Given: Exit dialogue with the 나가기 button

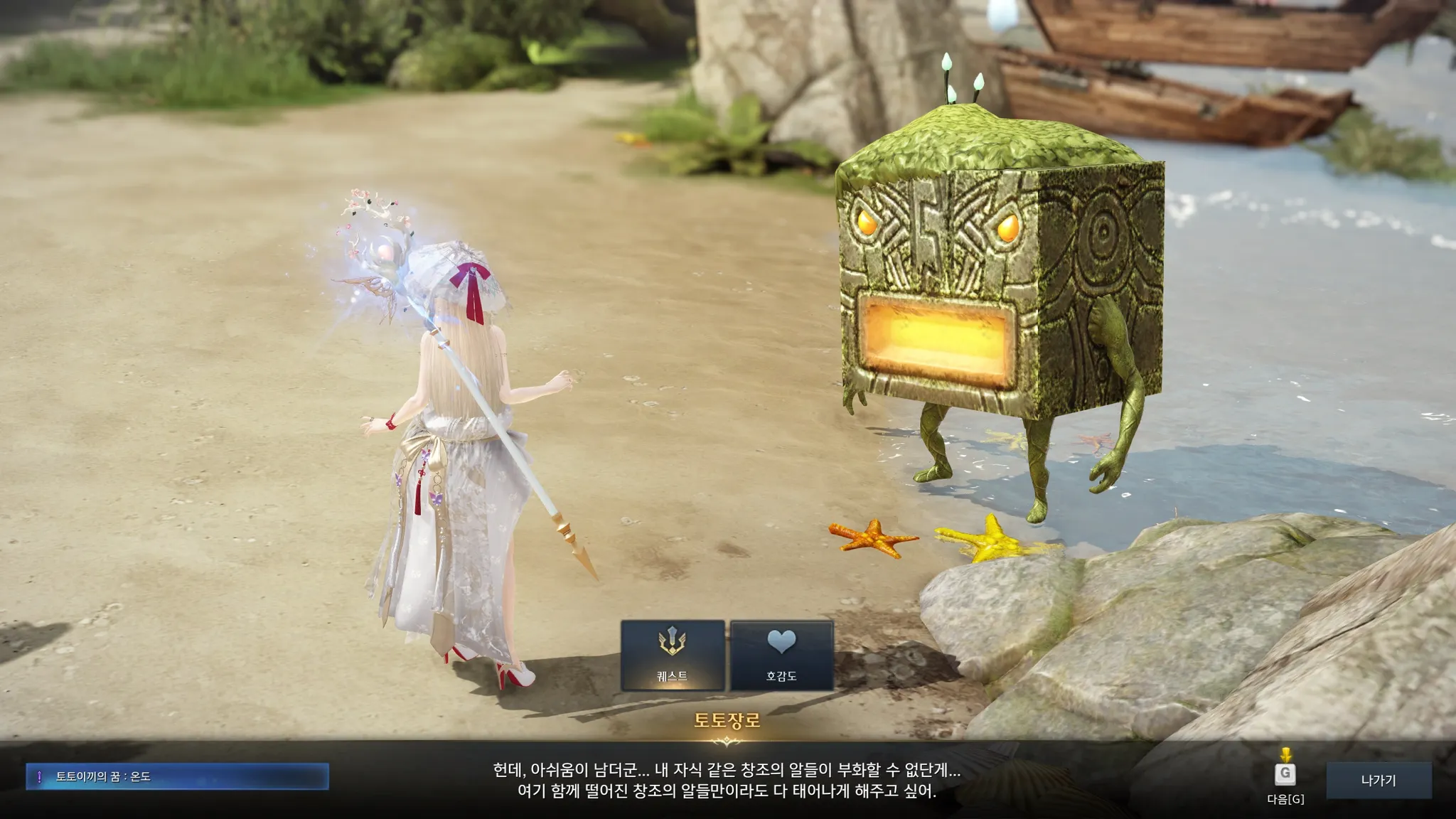Looking at the screenshot, I should pyautogui.click(x=1379, y=780).
